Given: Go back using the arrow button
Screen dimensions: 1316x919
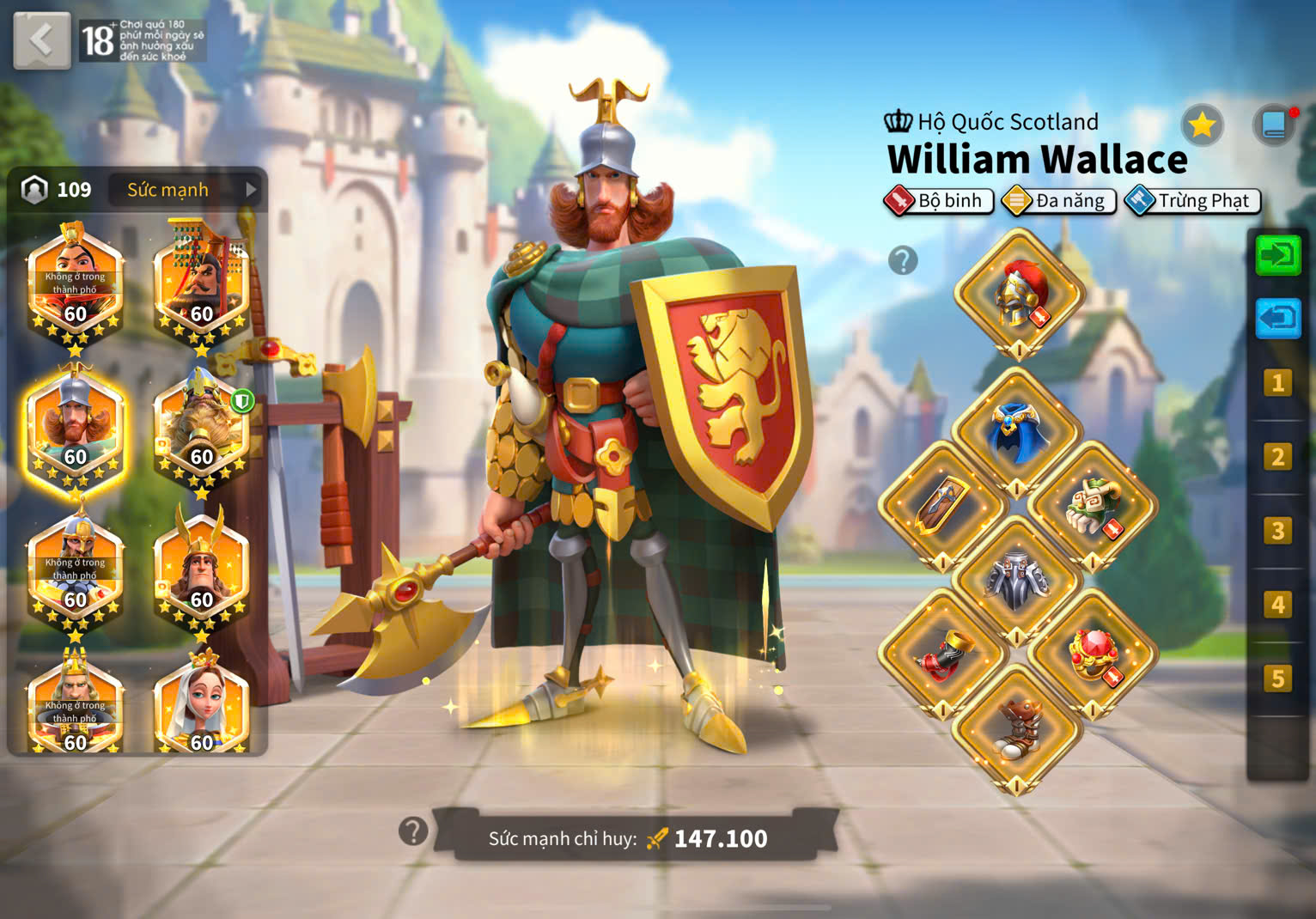Looking at the screenshot, I should (x=41, y=40).
